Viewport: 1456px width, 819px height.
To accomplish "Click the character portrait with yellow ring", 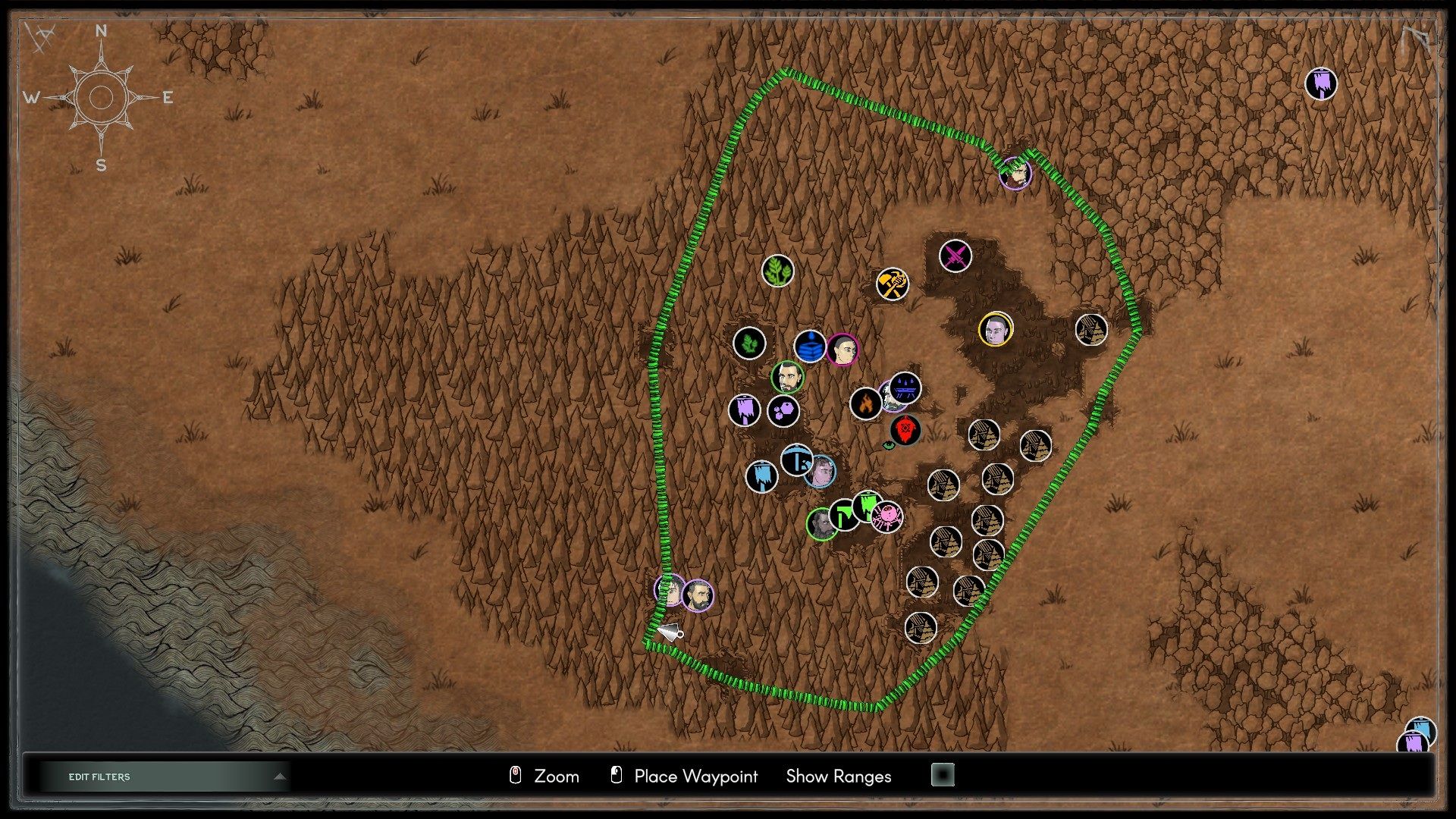I will tap(996, 329).
